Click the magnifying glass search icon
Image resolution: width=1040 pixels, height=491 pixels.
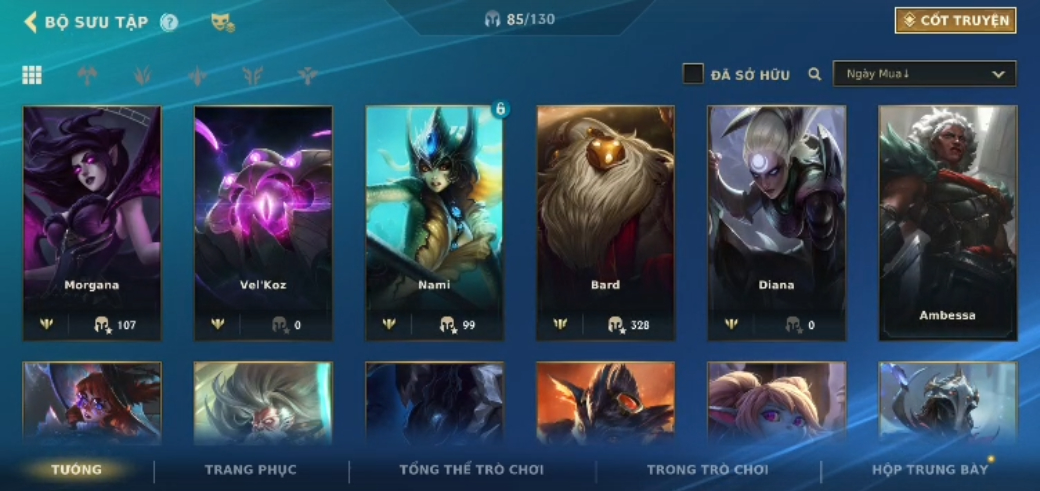click(815, 74)
